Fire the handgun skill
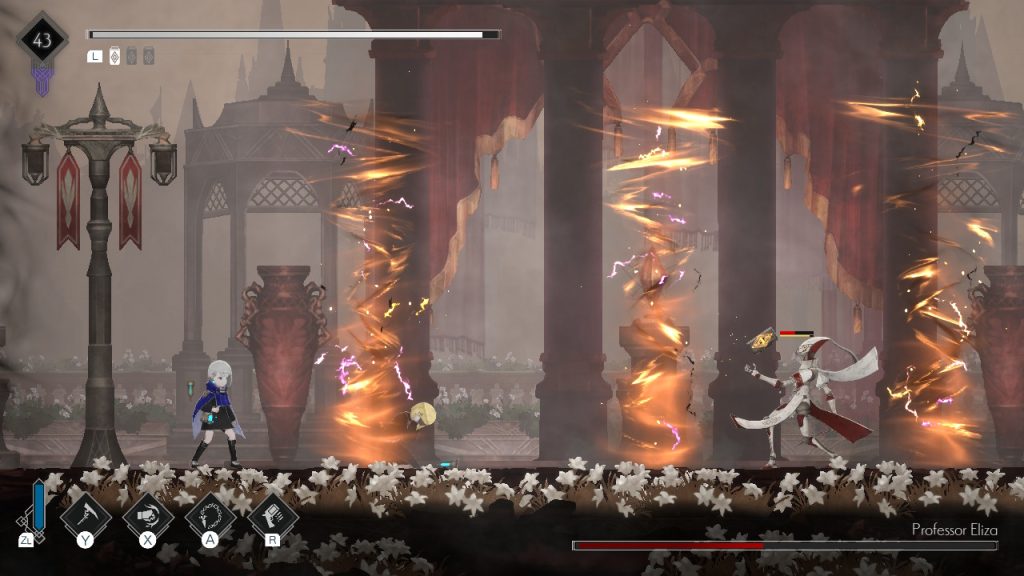 (271, 515)
